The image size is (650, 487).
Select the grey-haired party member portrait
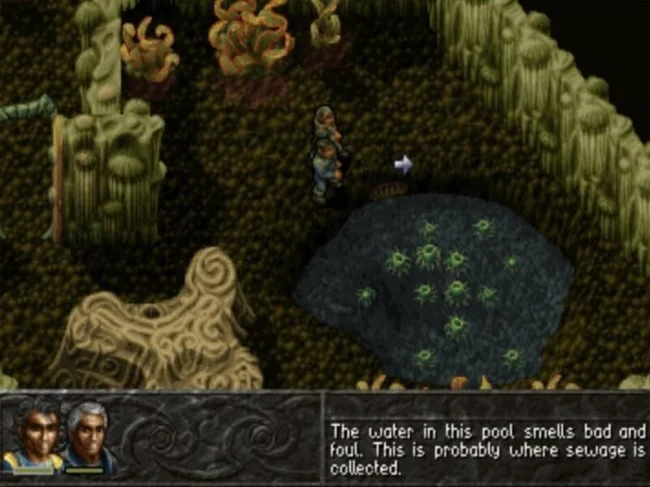click(89, 434)
